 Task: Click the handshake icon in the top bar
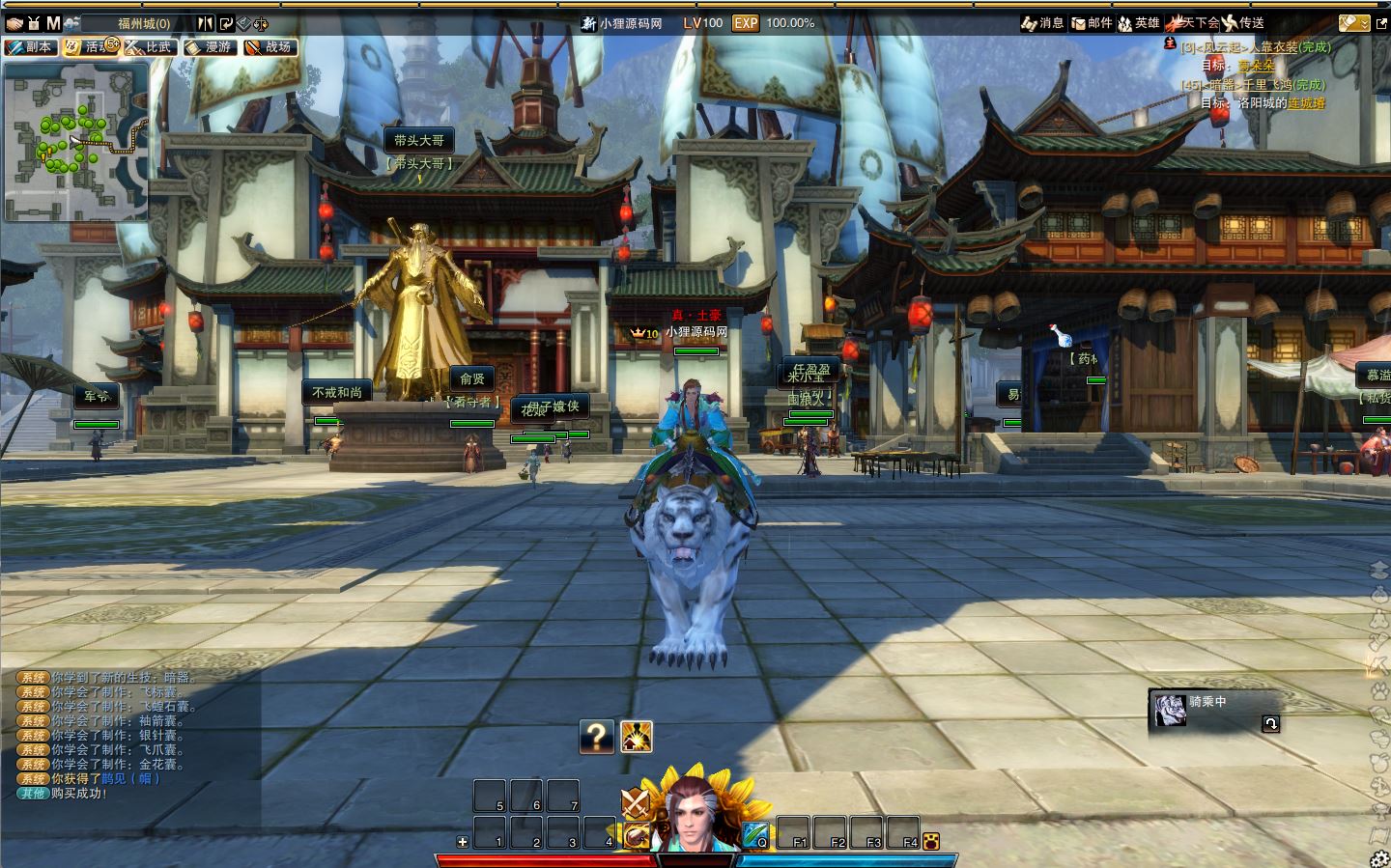[x=13, y=23]
